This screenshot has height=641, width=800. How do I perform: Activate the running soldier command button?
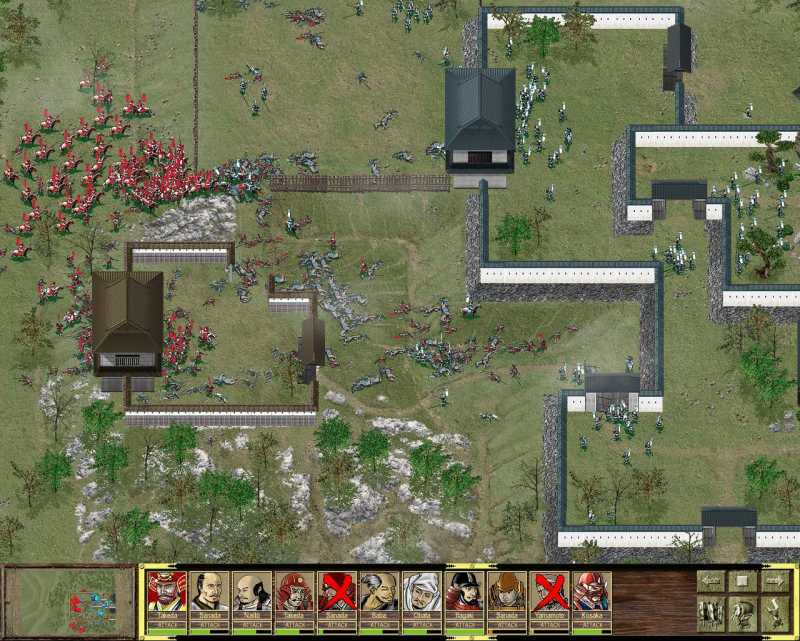775,612
